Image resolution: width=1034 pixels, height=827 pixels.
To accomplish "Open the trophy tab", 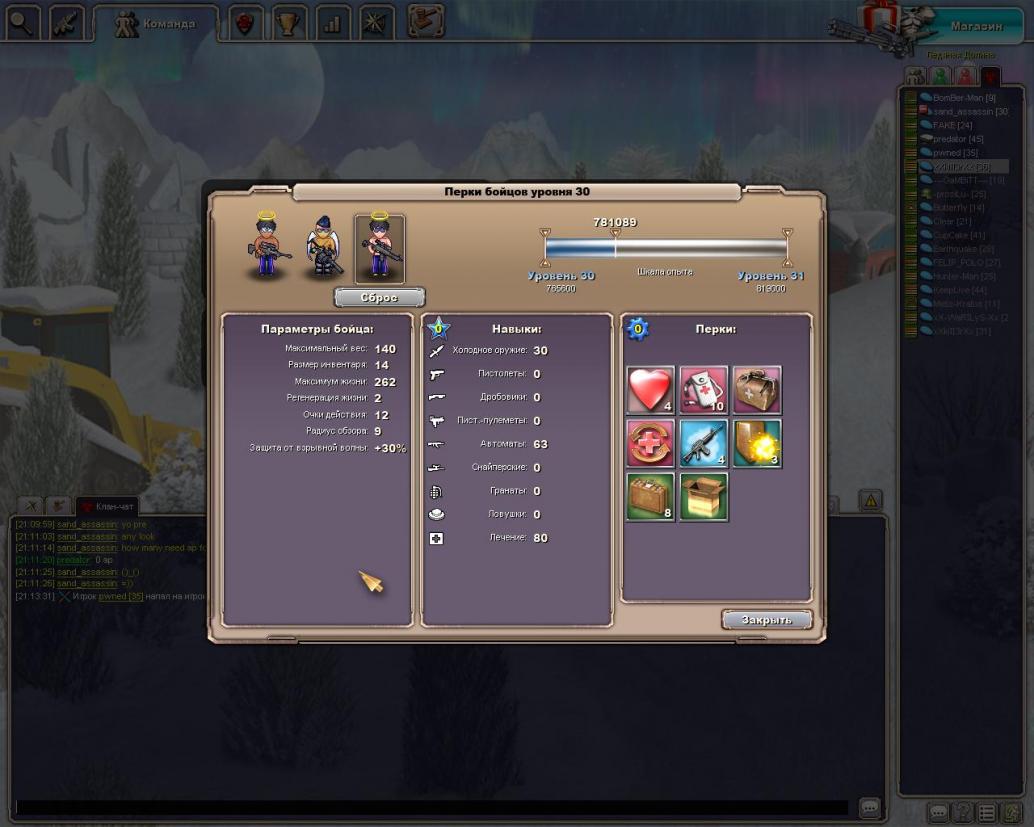I will coord(289,24).
